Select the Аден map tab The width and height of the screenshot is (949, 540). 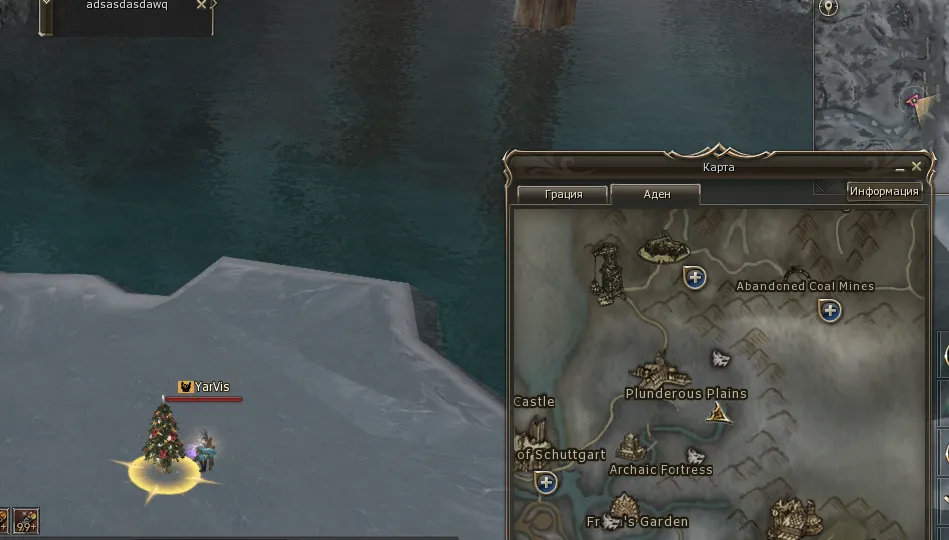pos(656,194)
